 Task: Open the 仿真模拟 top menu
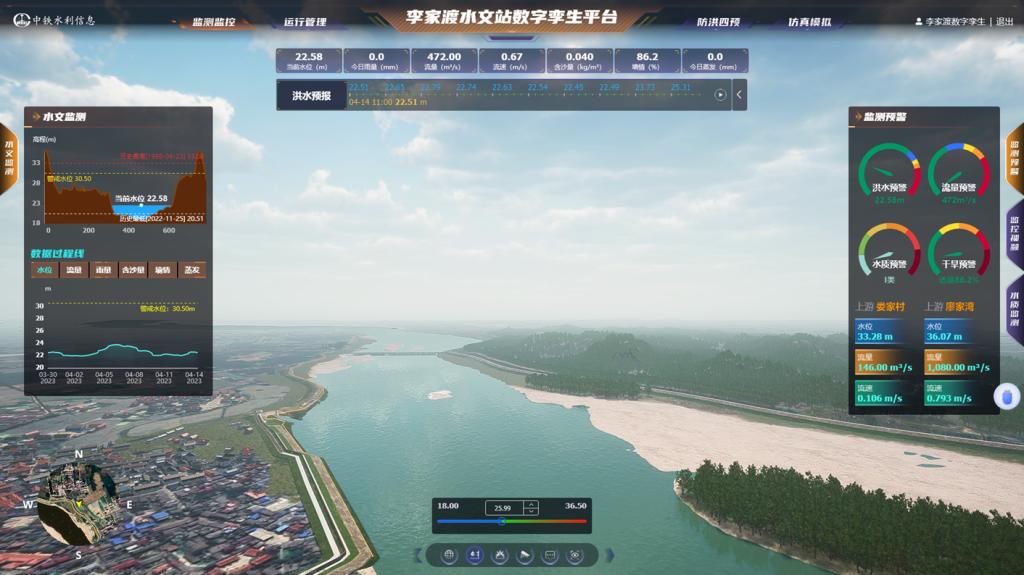(x=808, y=22)
